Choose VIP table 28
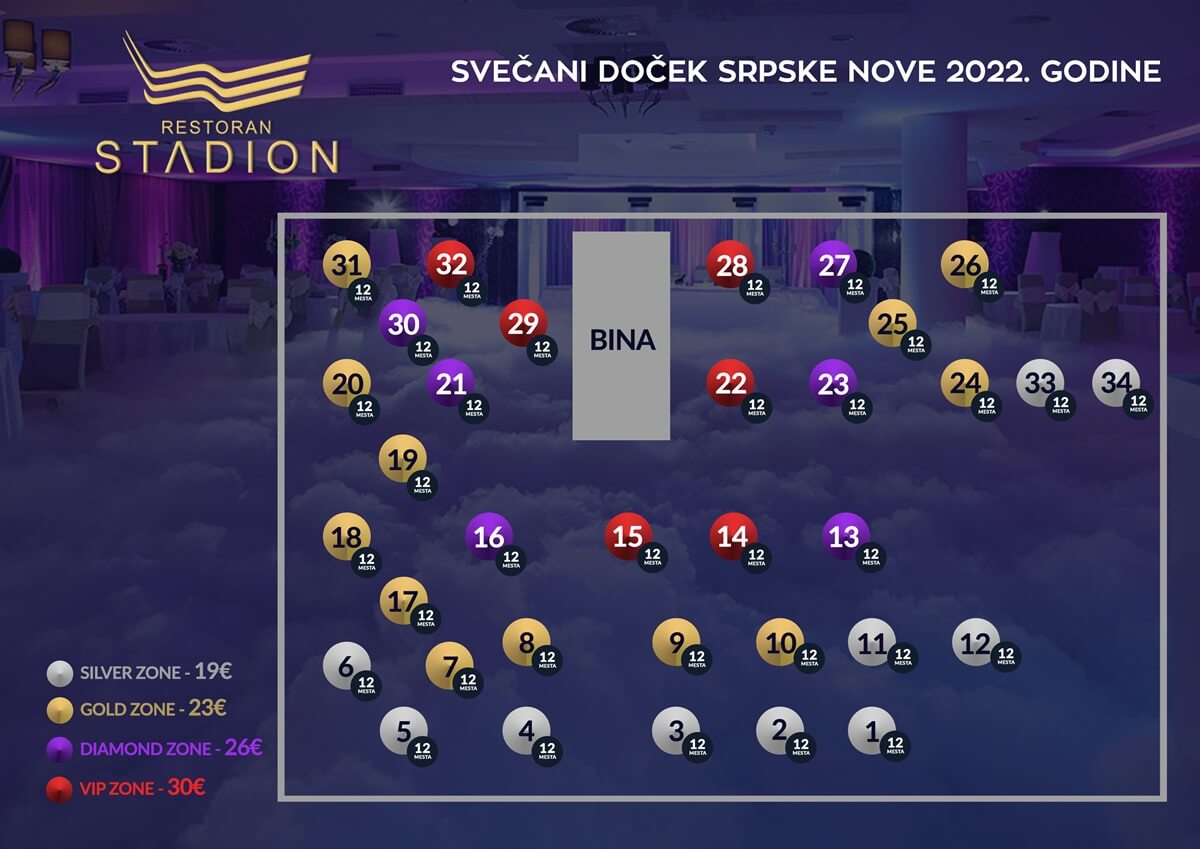 click(732, 265)
